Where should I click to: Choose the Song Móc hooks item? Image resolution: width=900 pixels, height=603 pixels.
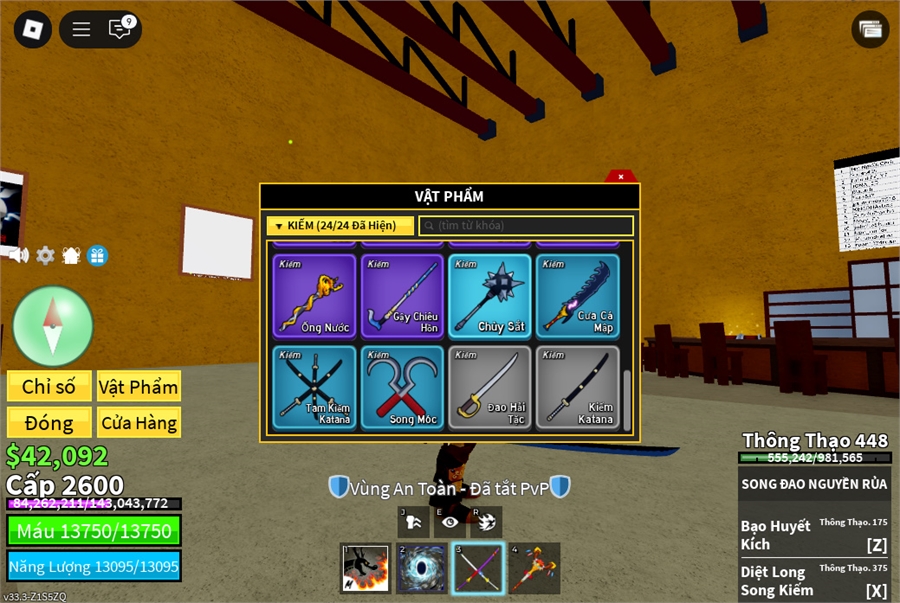point(402,387)
